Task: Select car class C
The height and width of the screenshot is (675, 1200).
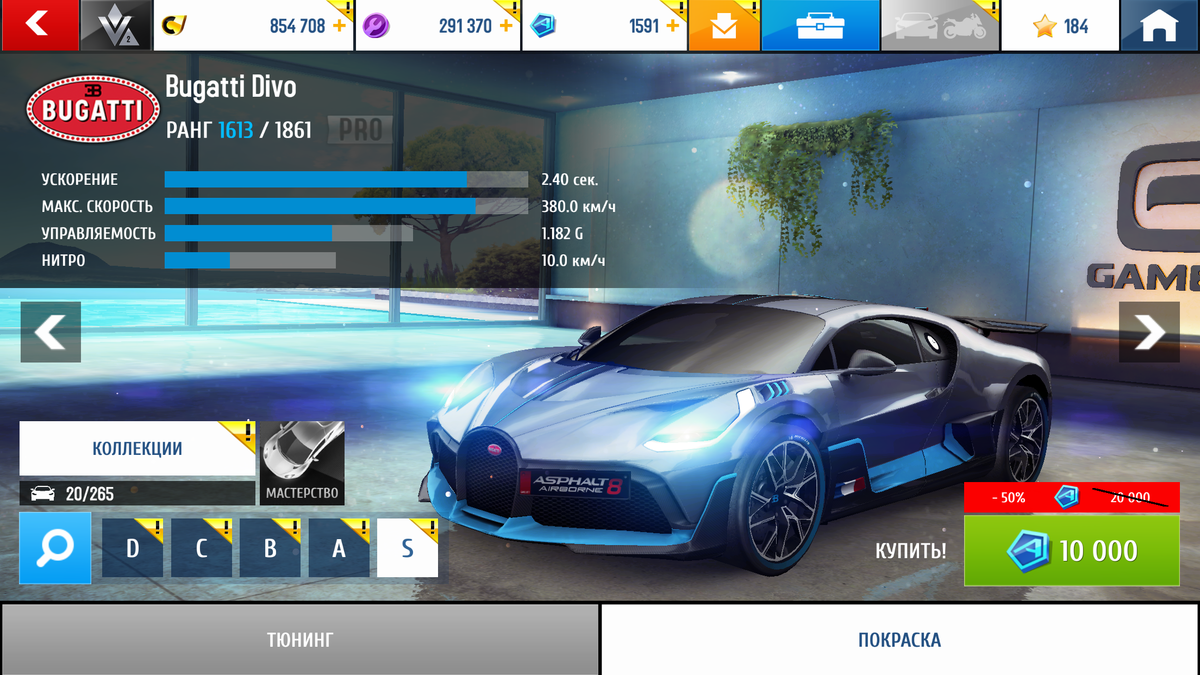Action: pyautogui.click(x=201, y=548)
